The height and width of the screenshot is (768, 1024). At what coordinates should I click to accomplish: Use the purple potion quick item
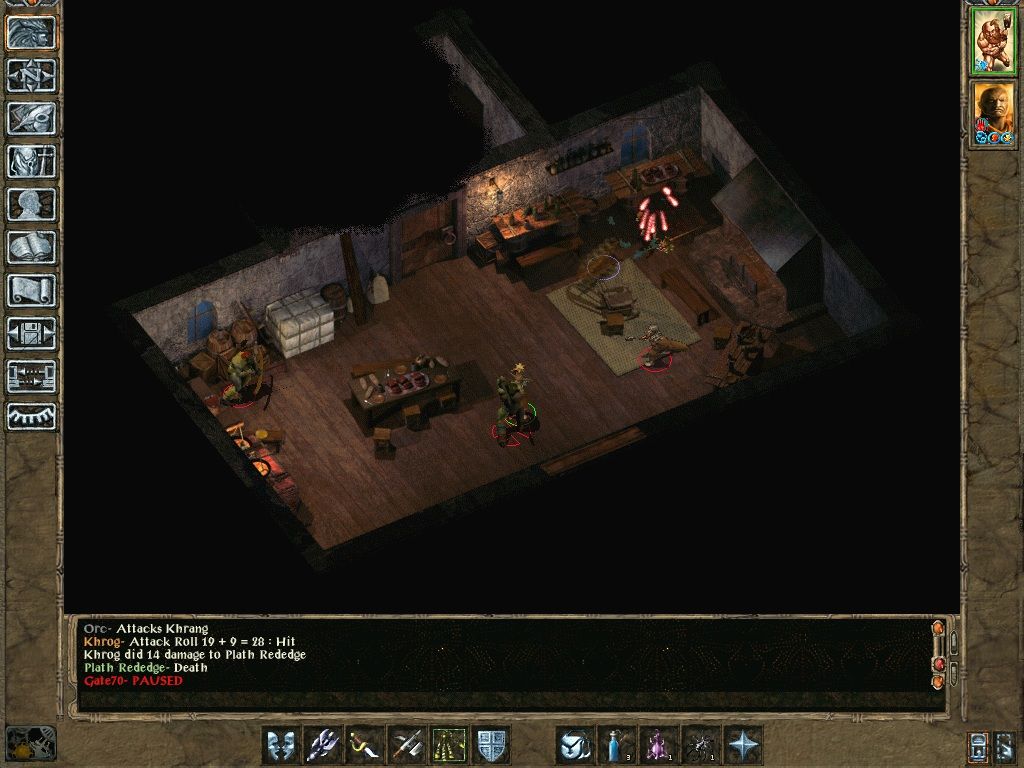(x=659, y=745)
